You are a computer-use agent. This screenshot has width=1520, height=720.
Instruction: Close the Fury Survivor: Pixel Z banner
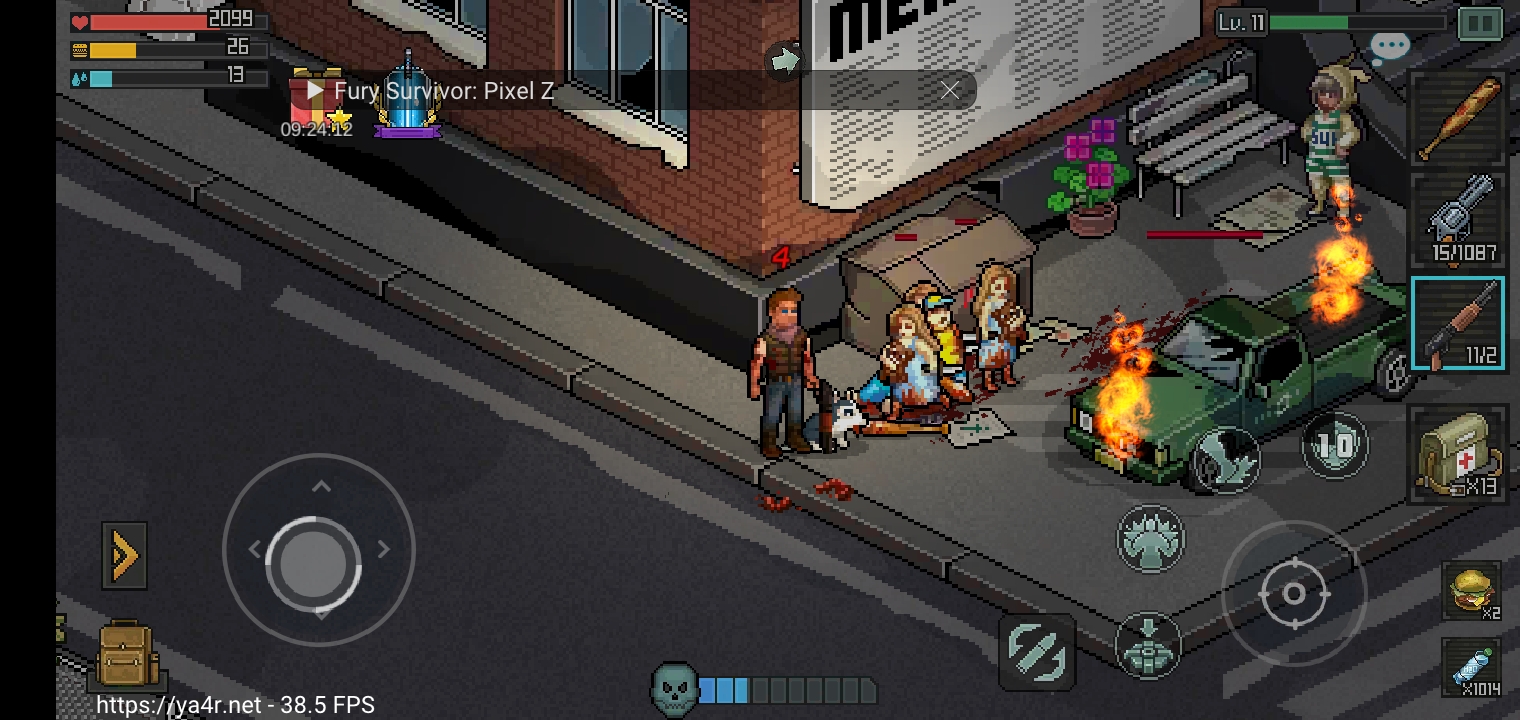(949, 91)
